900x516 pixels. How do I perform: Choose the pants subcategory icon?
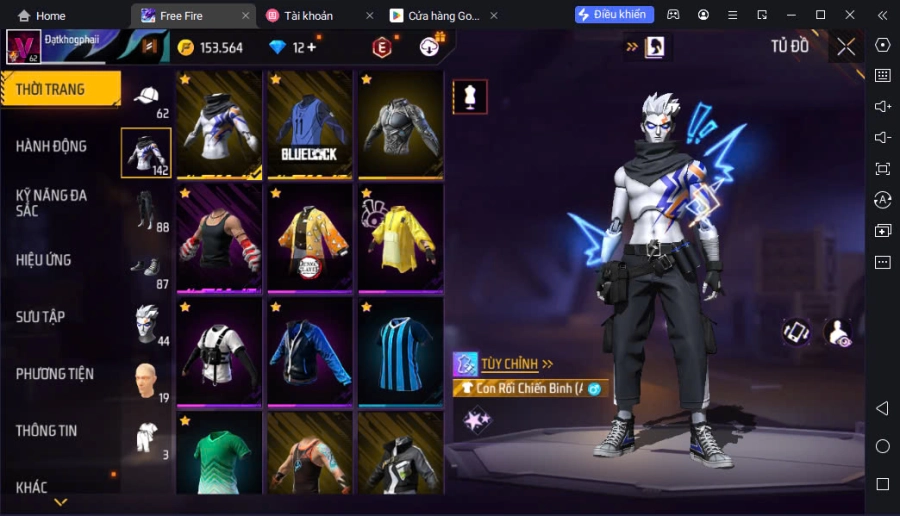click(x=147, y=209)
